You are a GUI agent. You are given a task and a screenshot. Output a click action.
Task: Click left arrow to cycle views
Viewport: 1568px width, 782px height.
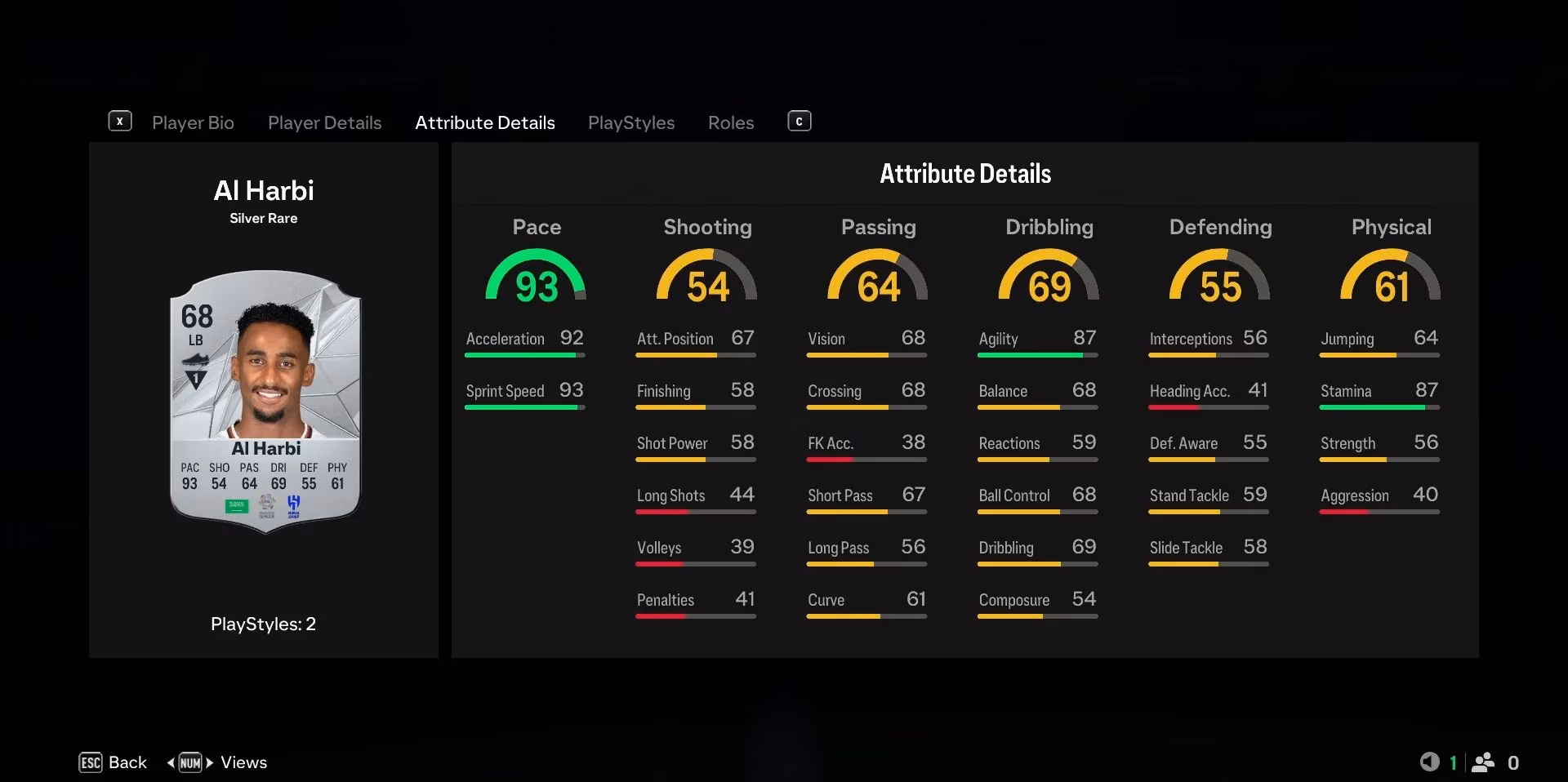tap(171, 762)
